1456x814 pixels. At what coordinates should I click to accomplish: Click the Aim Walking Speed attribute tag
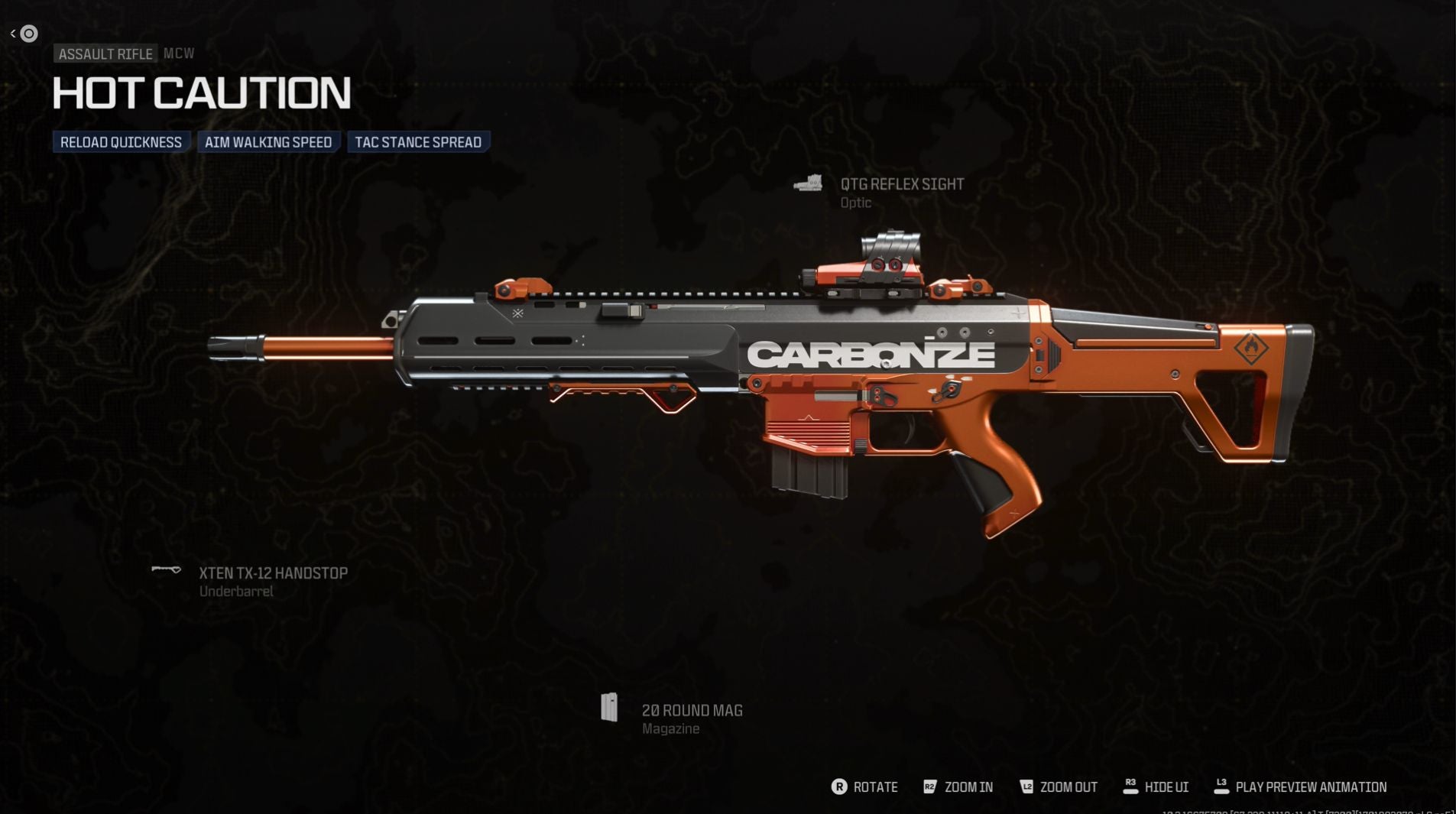click(x=268, y=142)
